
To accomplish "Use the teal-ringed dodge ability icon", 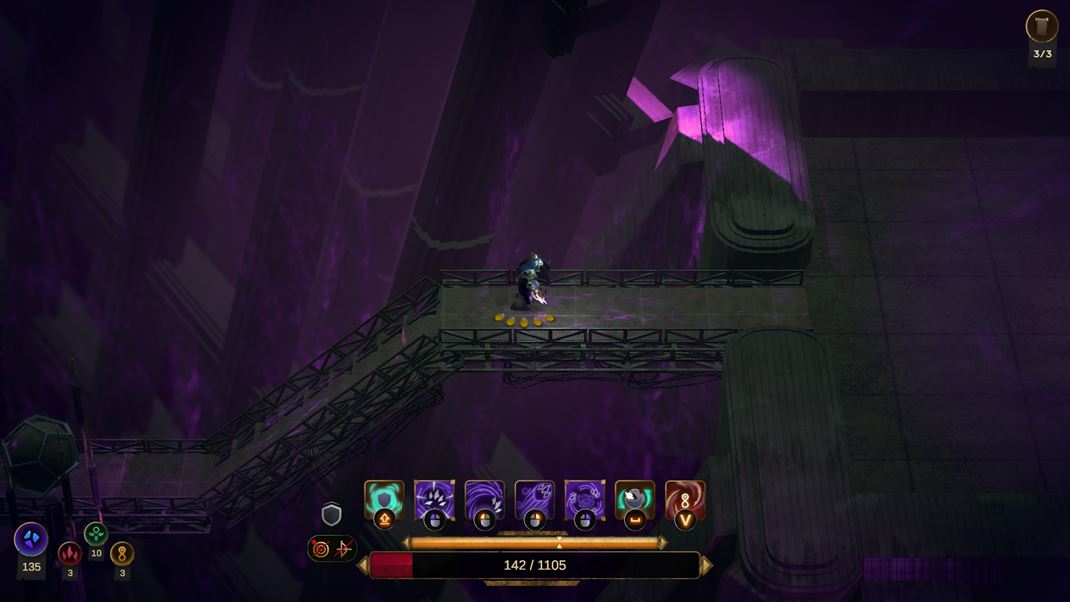I will (635, 499).
